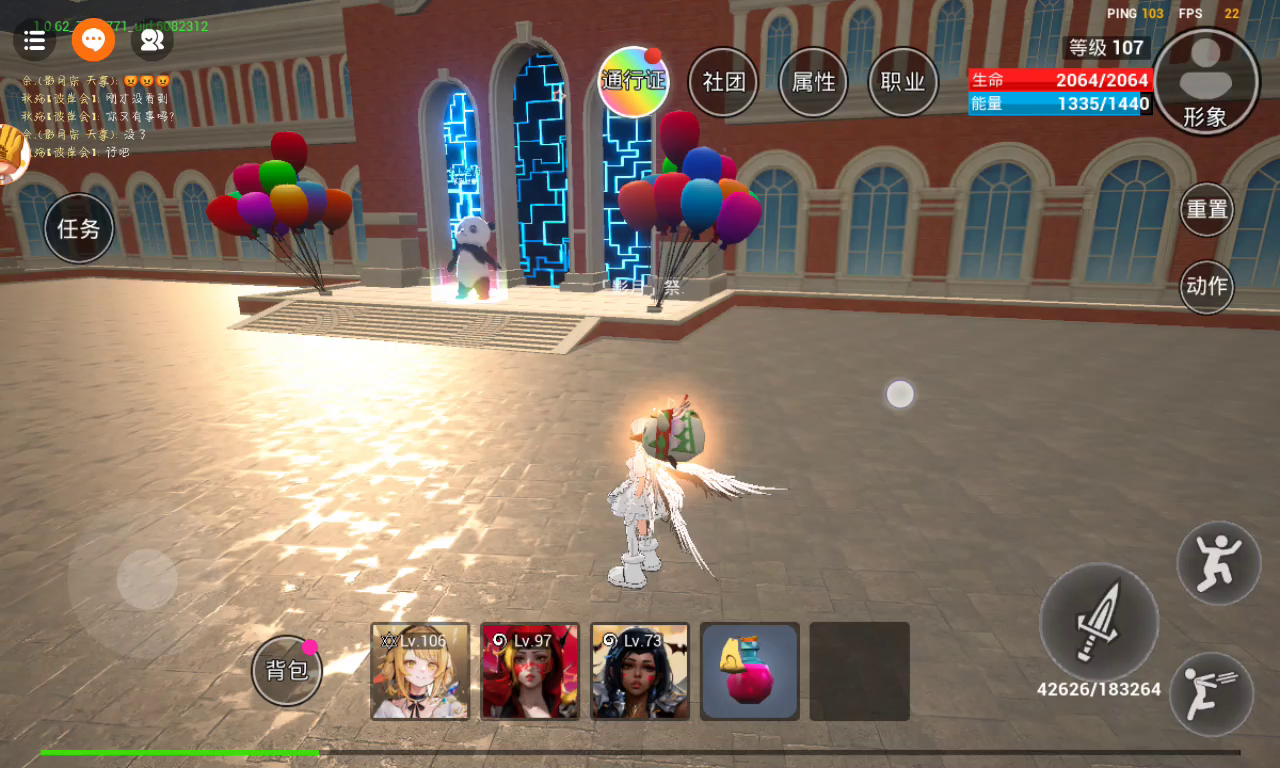This screenshot has height=768, width=1280.
Task: Show the 属性 attributes panel
Action: pos(813,82)
